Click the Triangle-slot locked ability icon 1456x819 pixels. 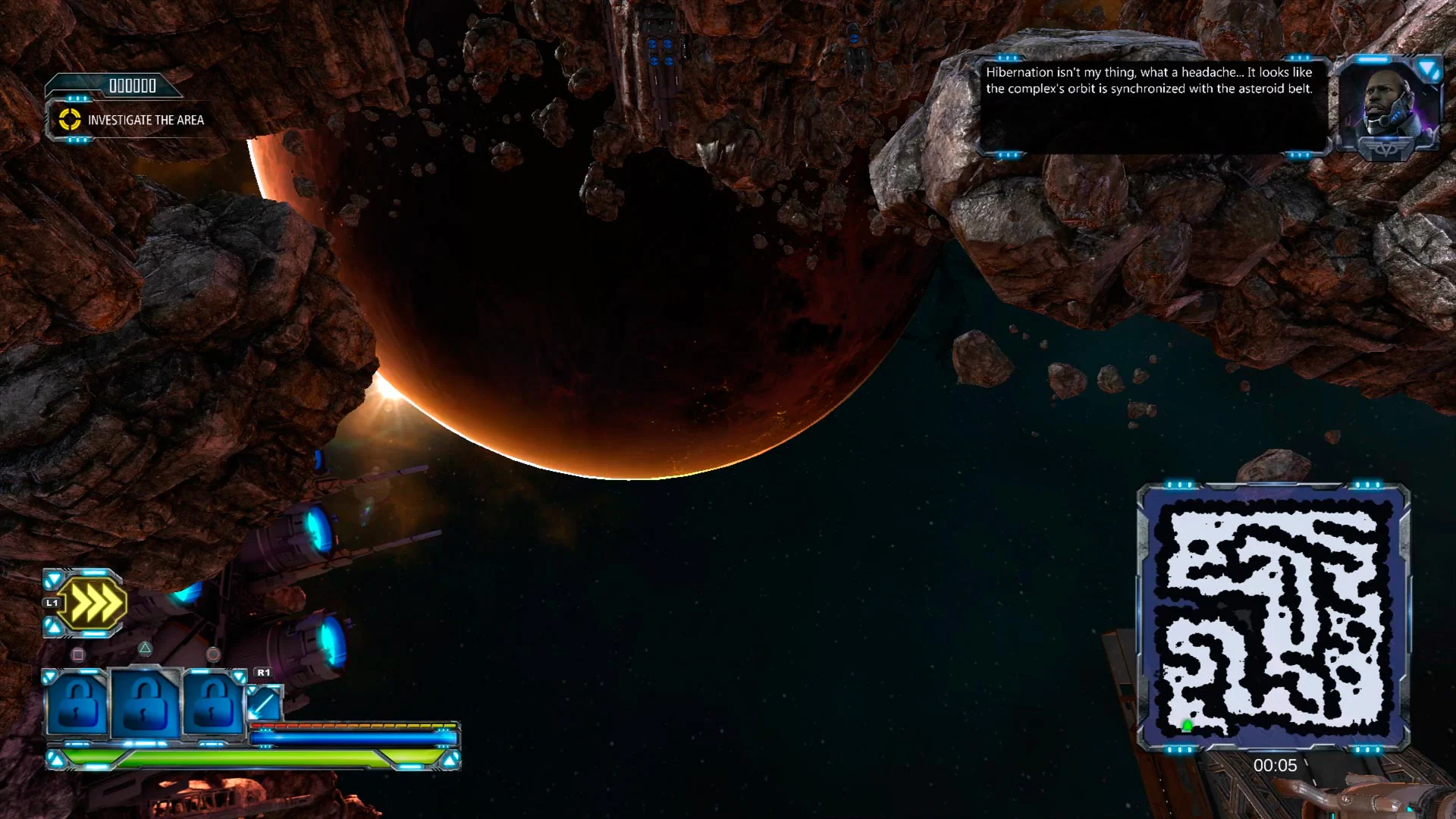[x=143, y=705]
